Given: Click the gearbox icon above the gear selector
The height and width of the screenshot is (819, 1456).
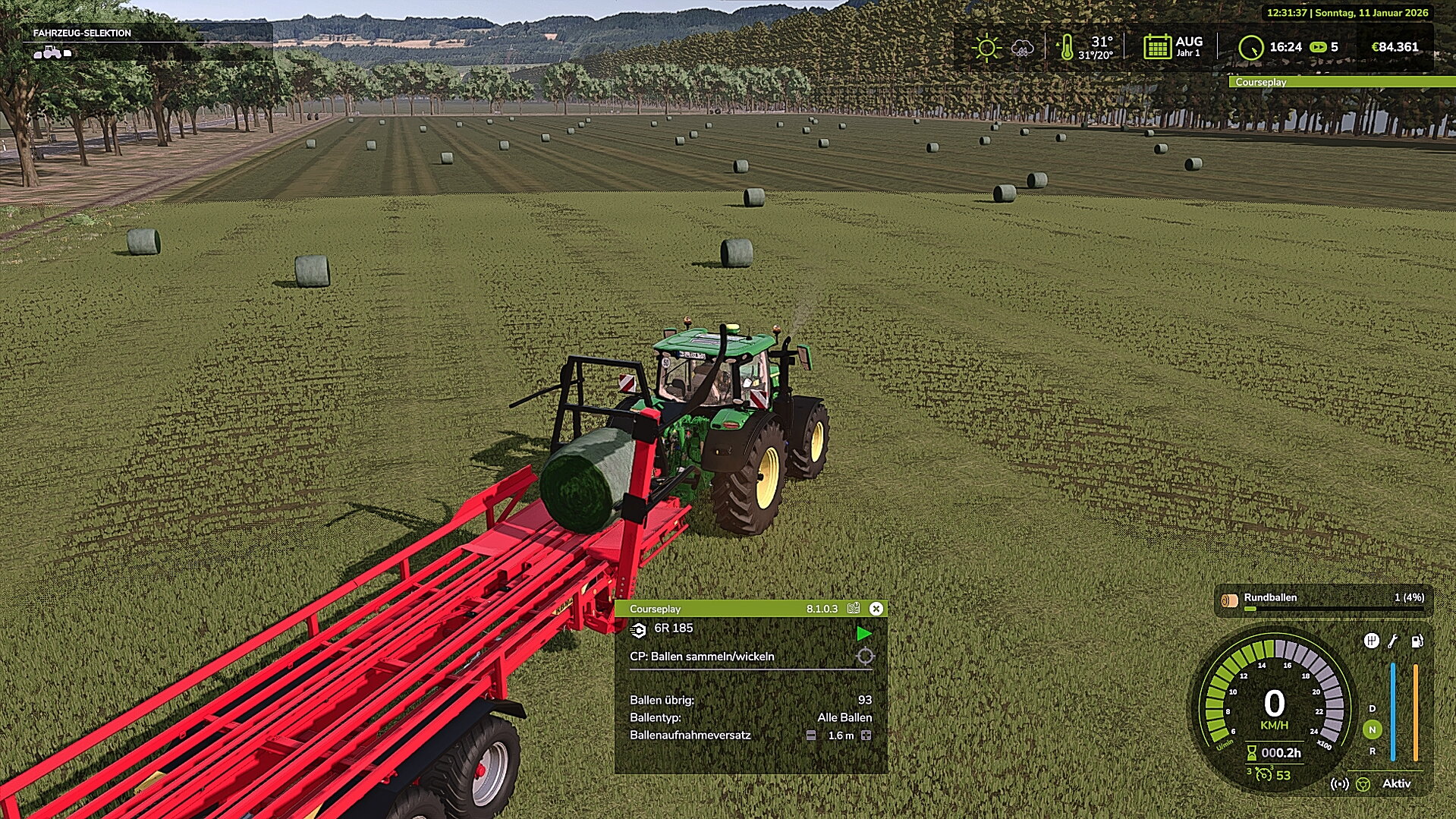Looking at the screenshot, I should point(1371,641).
